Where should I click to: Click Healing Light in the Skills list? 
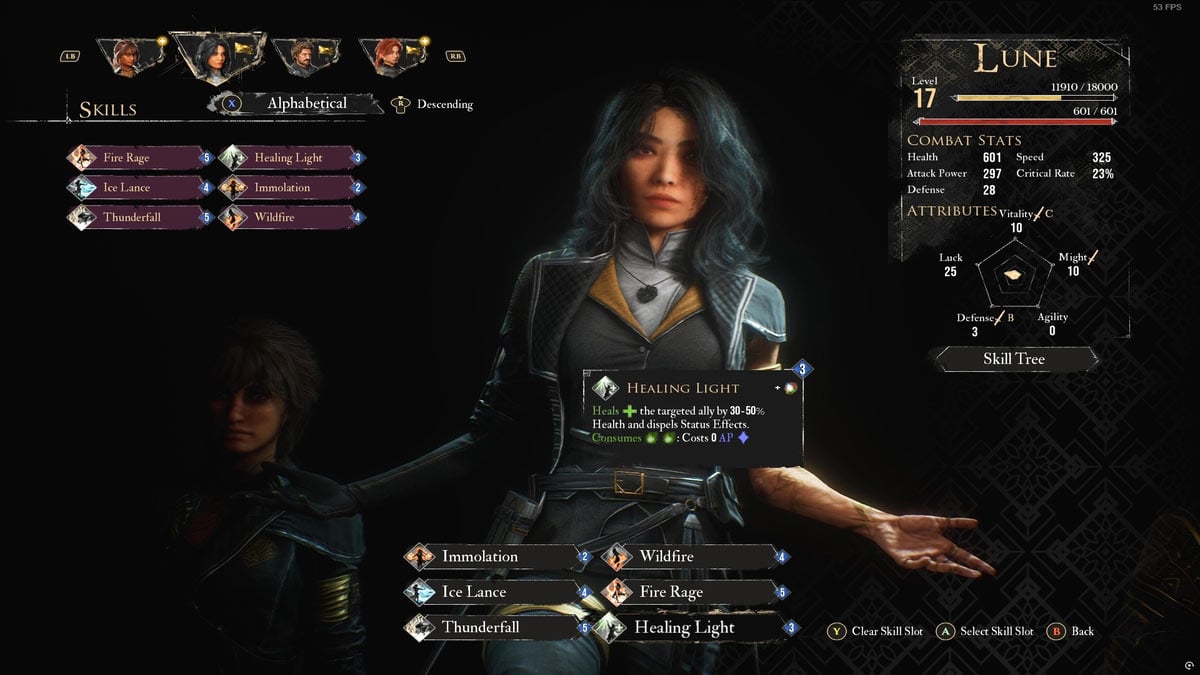click(289, 158)
